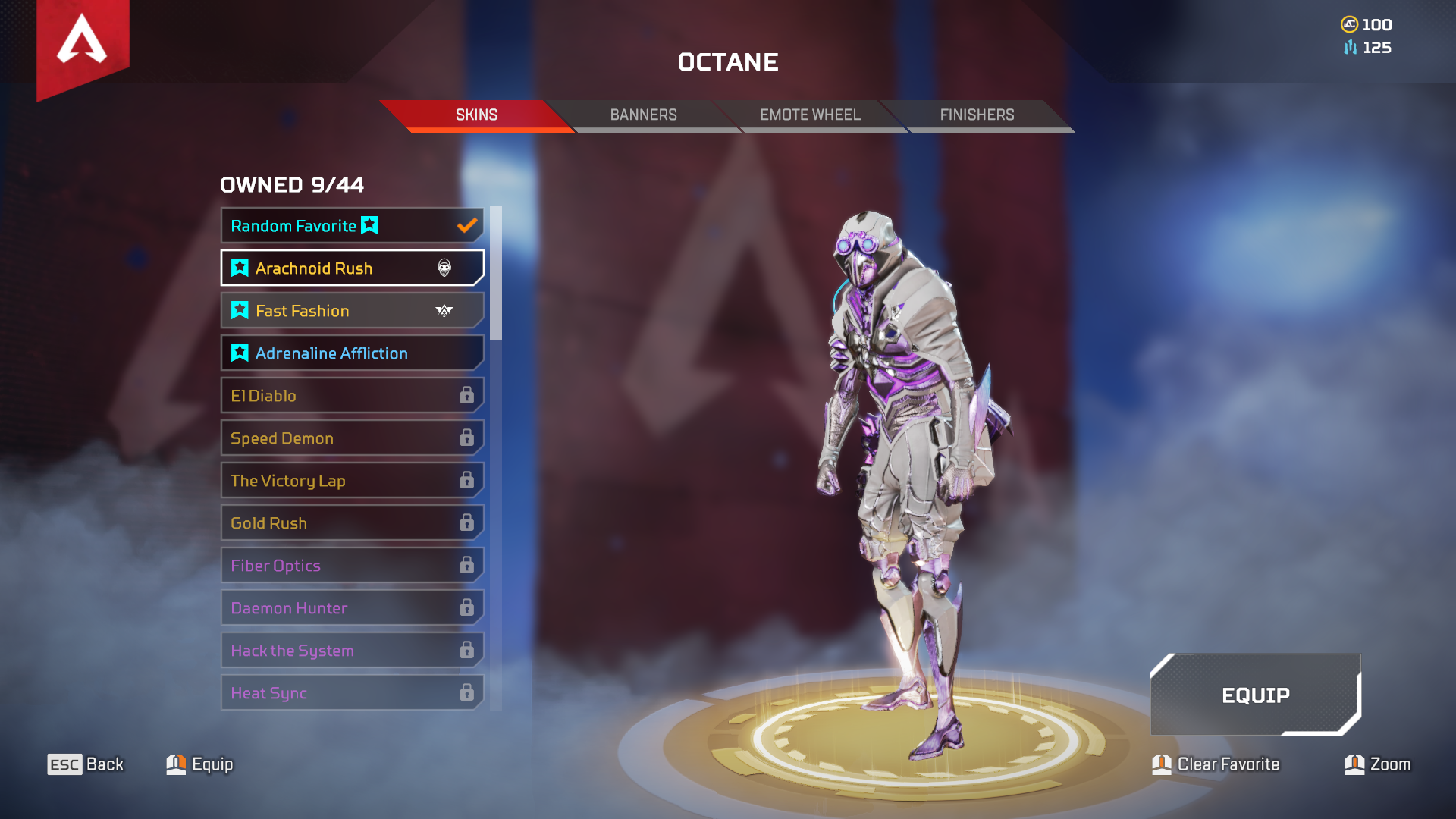The image size is (1456, 819).
Task: Preview the locked Speed Demon skin
Action: tap(352, 438)
